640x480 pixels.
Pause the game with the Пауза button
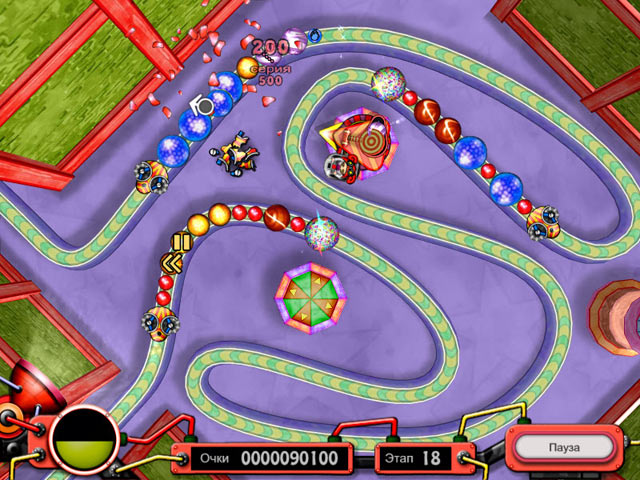coord(565,446)
